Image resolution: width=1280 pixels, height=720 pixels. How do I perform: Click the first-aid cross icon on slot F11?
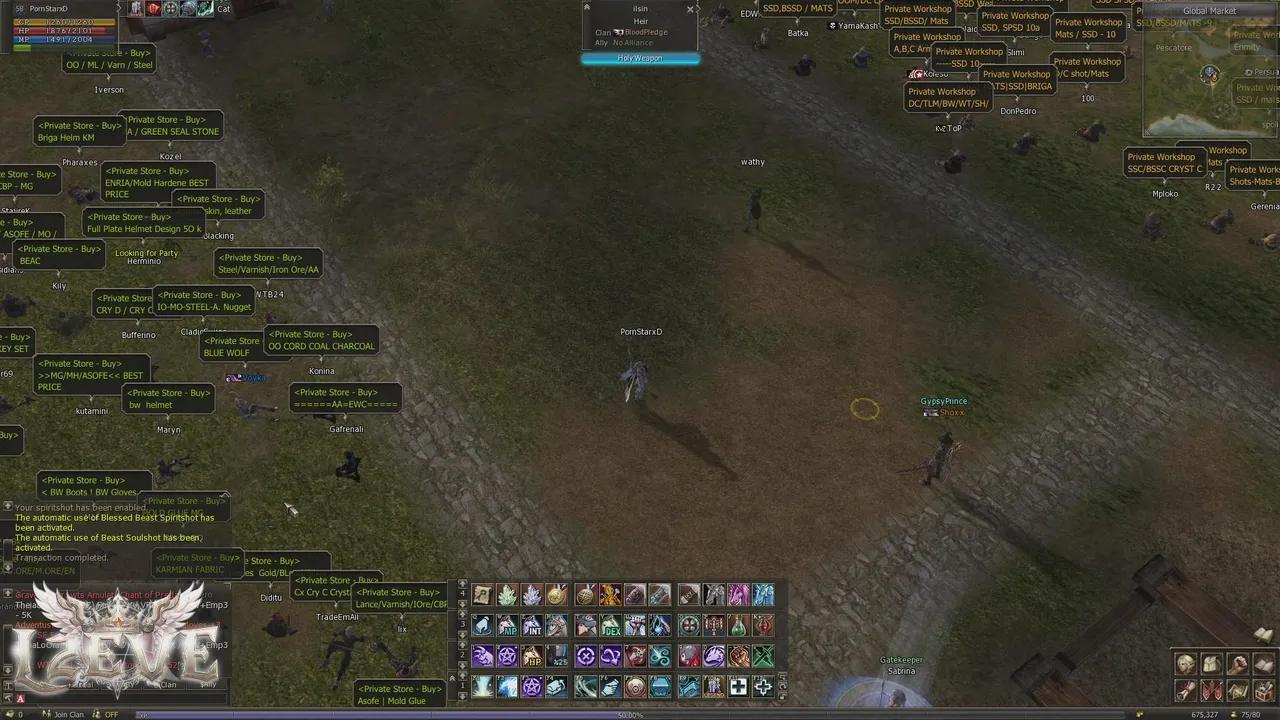point(740,688)
